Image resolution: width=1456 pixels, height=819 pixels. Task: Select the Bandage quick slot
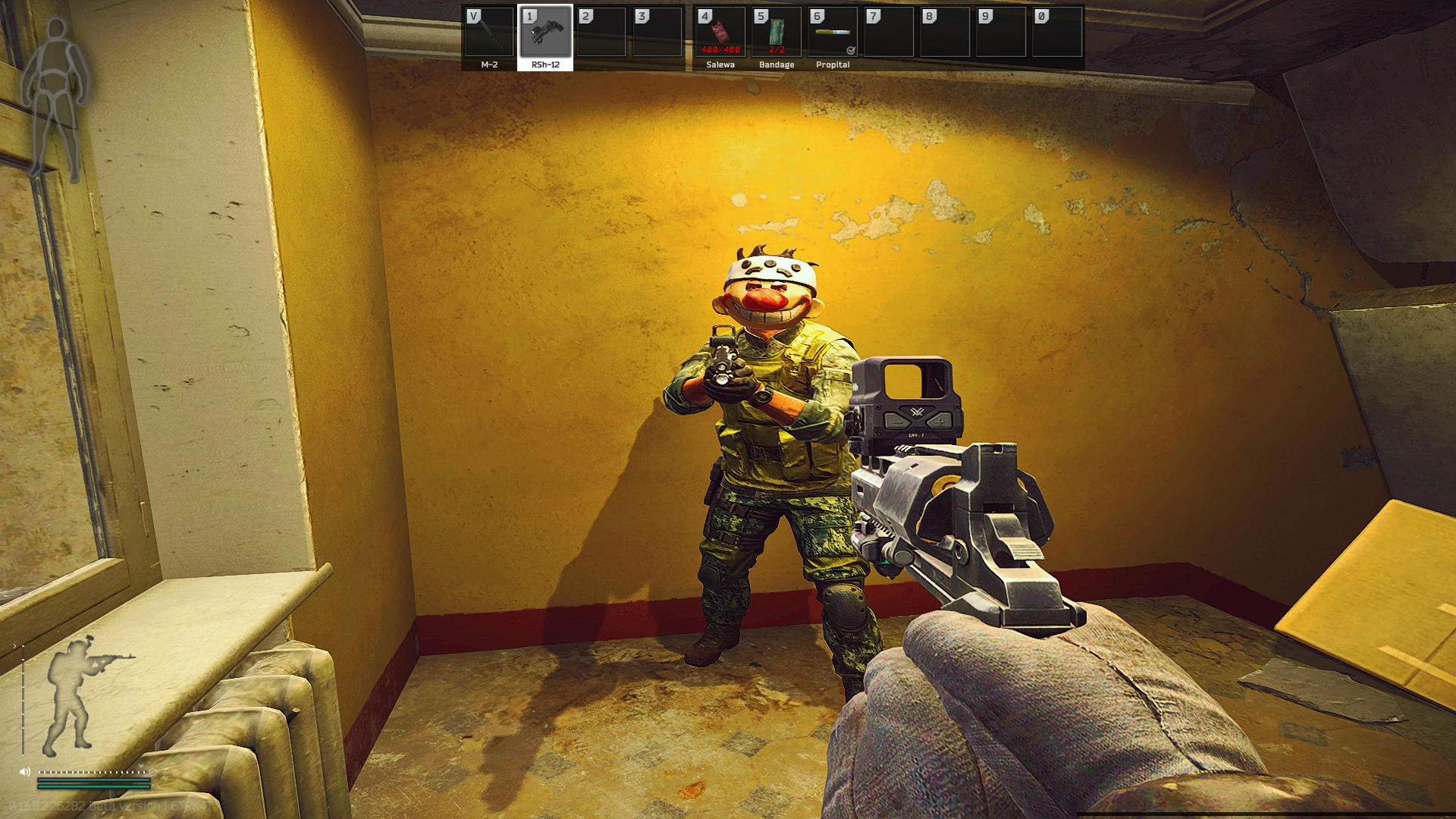pos(777,36)
